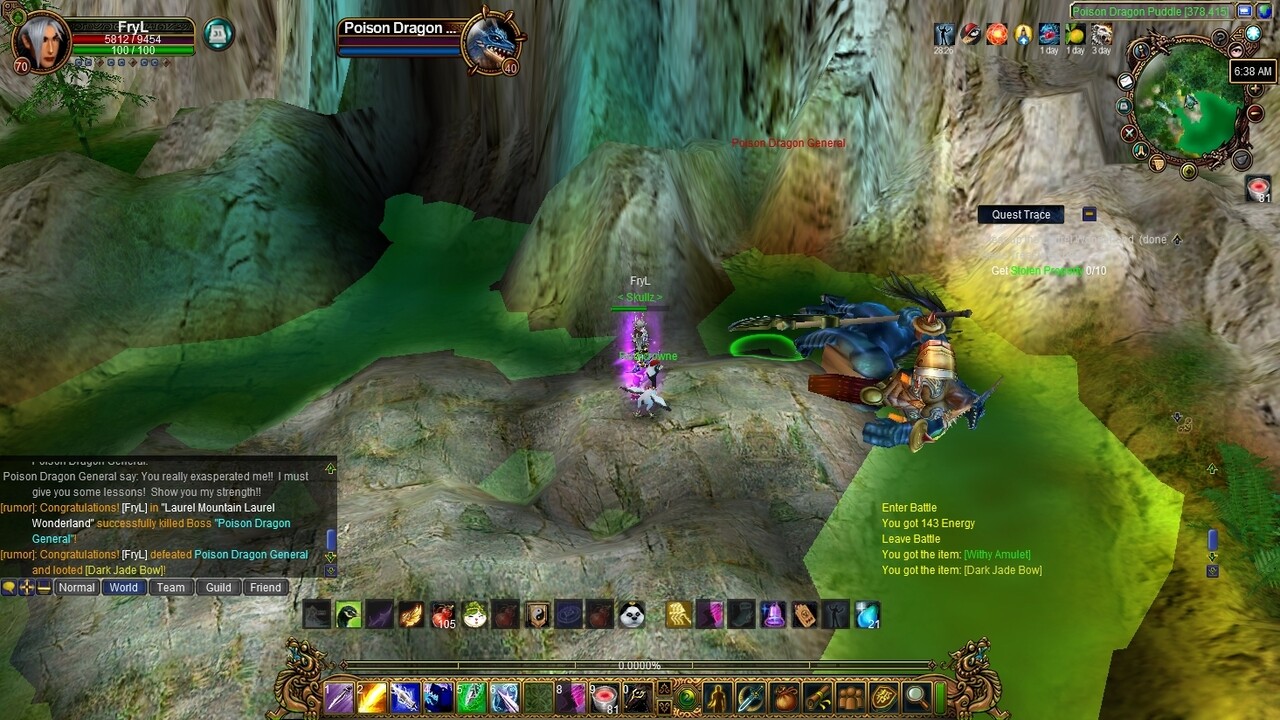Toggle the snowflake icon above the minimap

coord(1252,34)
